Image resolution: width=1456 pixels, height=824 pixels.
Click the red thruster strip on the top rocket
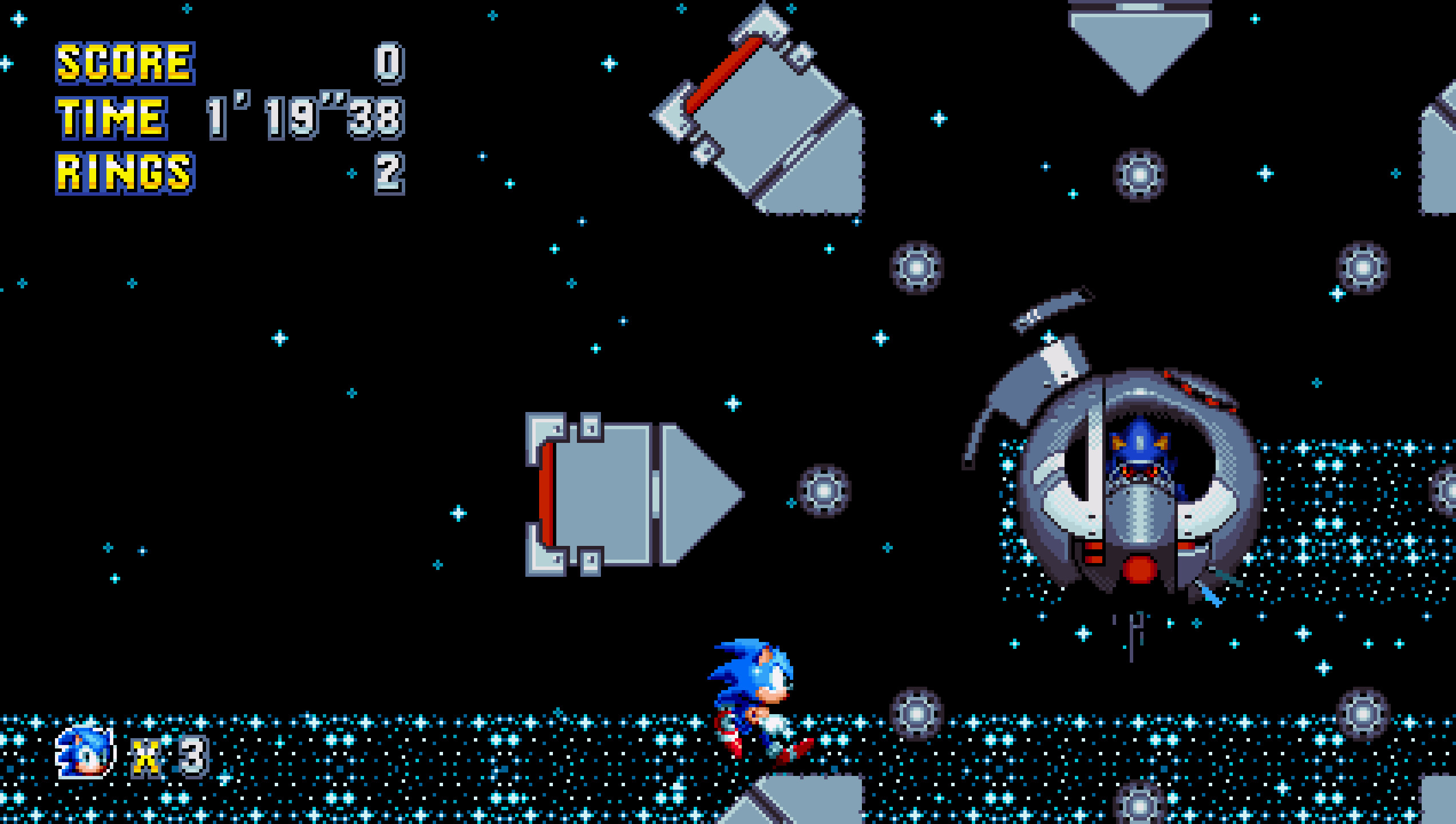(723, 74)
